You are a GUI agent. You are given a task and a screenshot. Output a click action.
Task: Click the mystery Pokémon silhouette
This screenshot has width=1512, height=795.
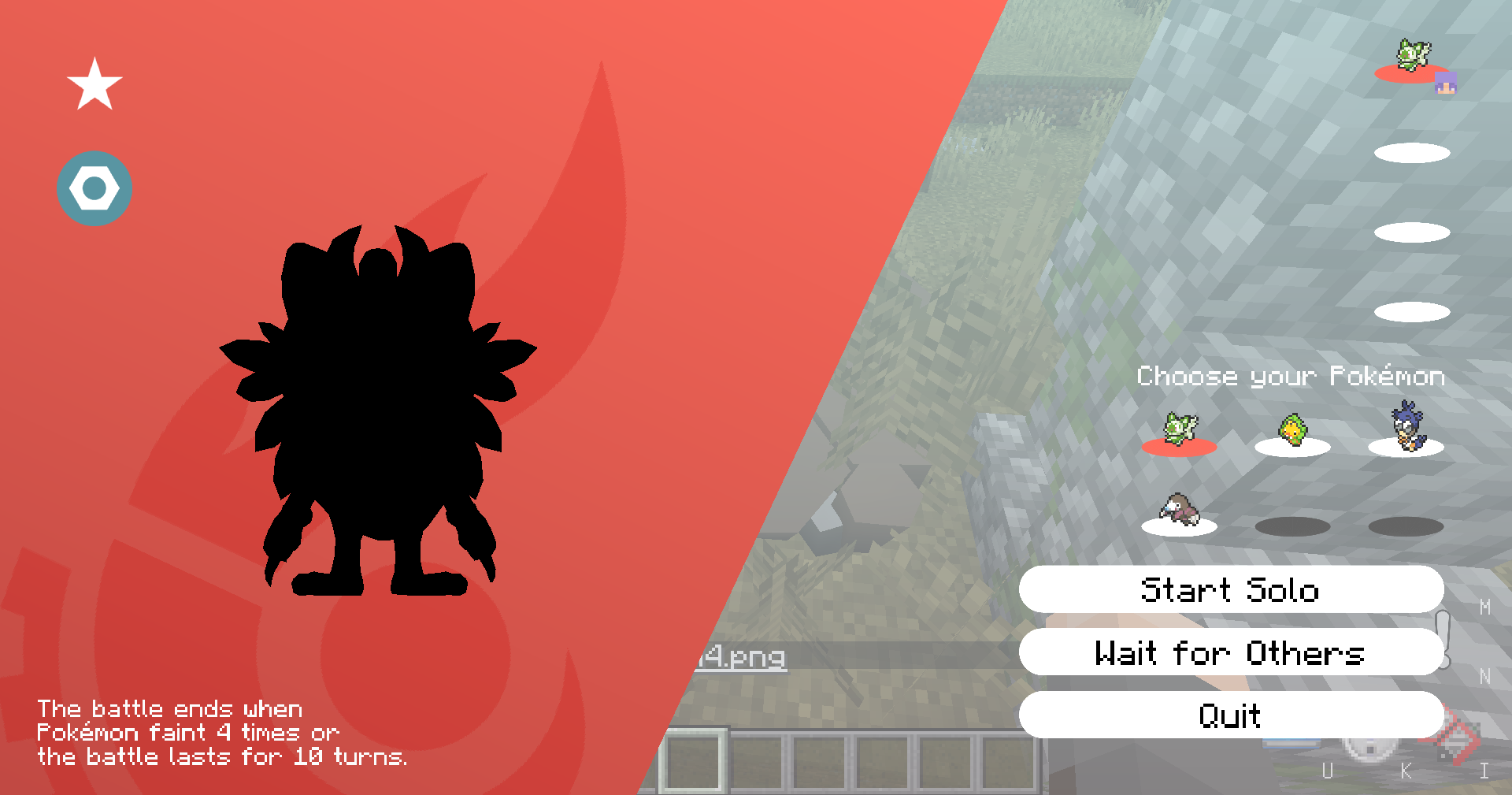[x=378, y=410]
